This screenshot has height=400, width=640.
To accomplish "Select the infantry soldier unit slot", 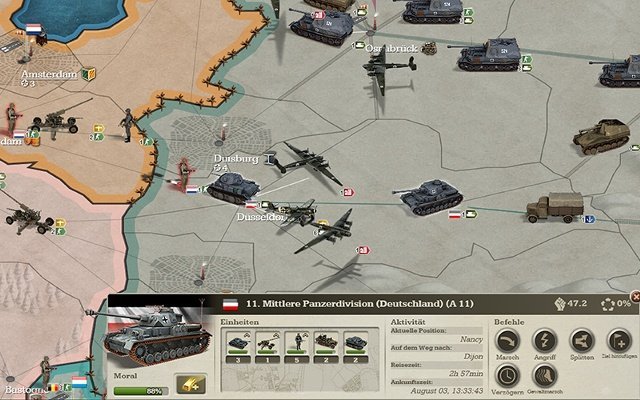I will 297,343.
